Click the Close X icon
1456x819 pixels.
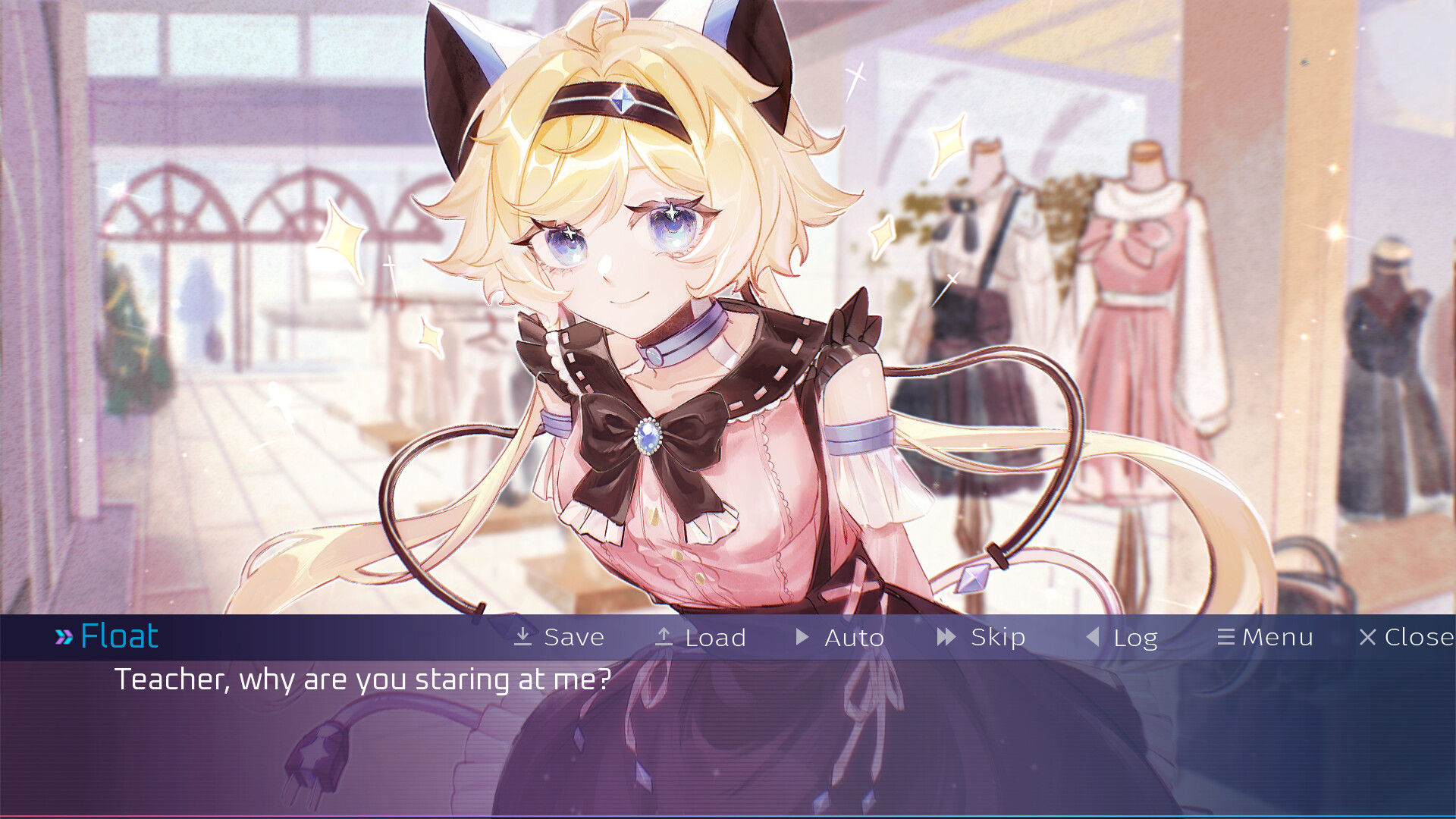(1369, 637)
